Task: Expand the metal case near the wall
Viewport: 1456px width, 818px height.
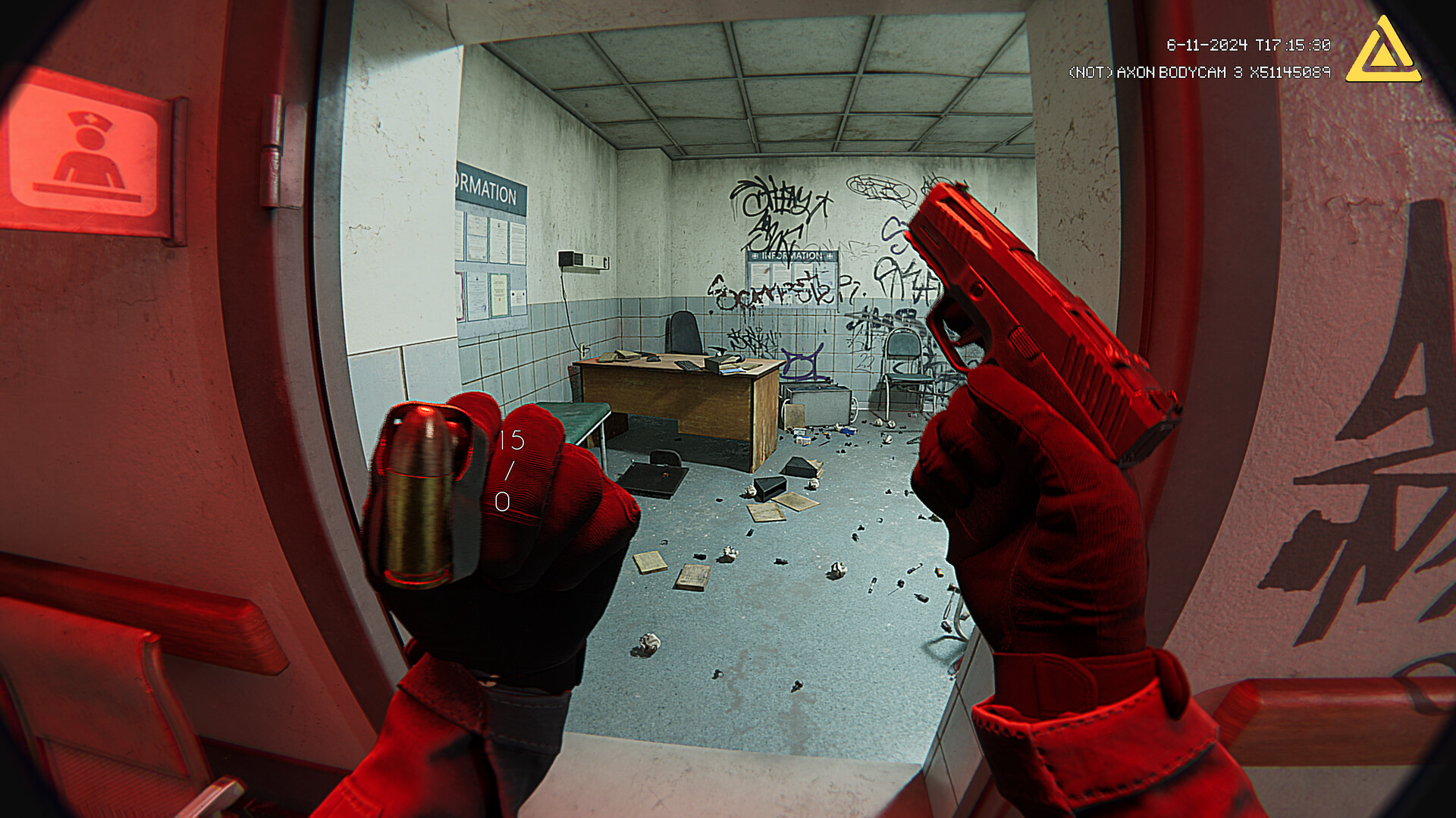Action: [x=817, y=405]
